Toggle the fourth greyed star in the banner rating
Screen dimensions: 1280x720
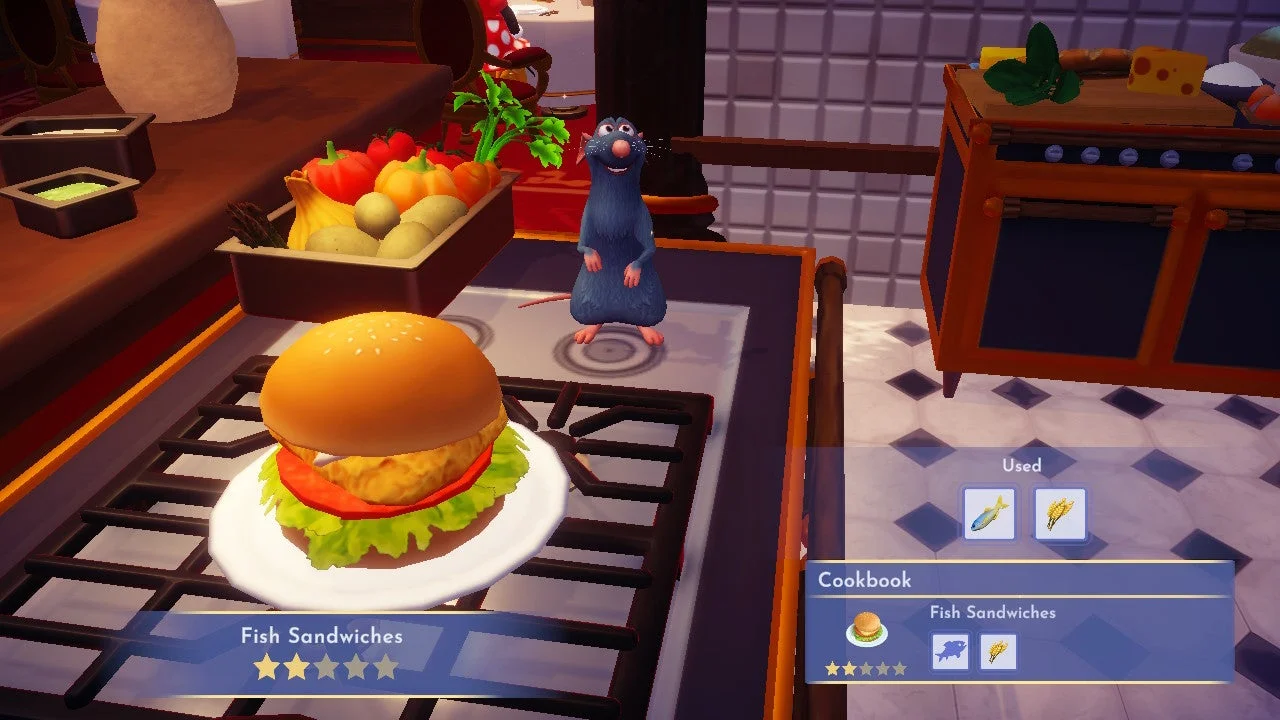(356, 666)
